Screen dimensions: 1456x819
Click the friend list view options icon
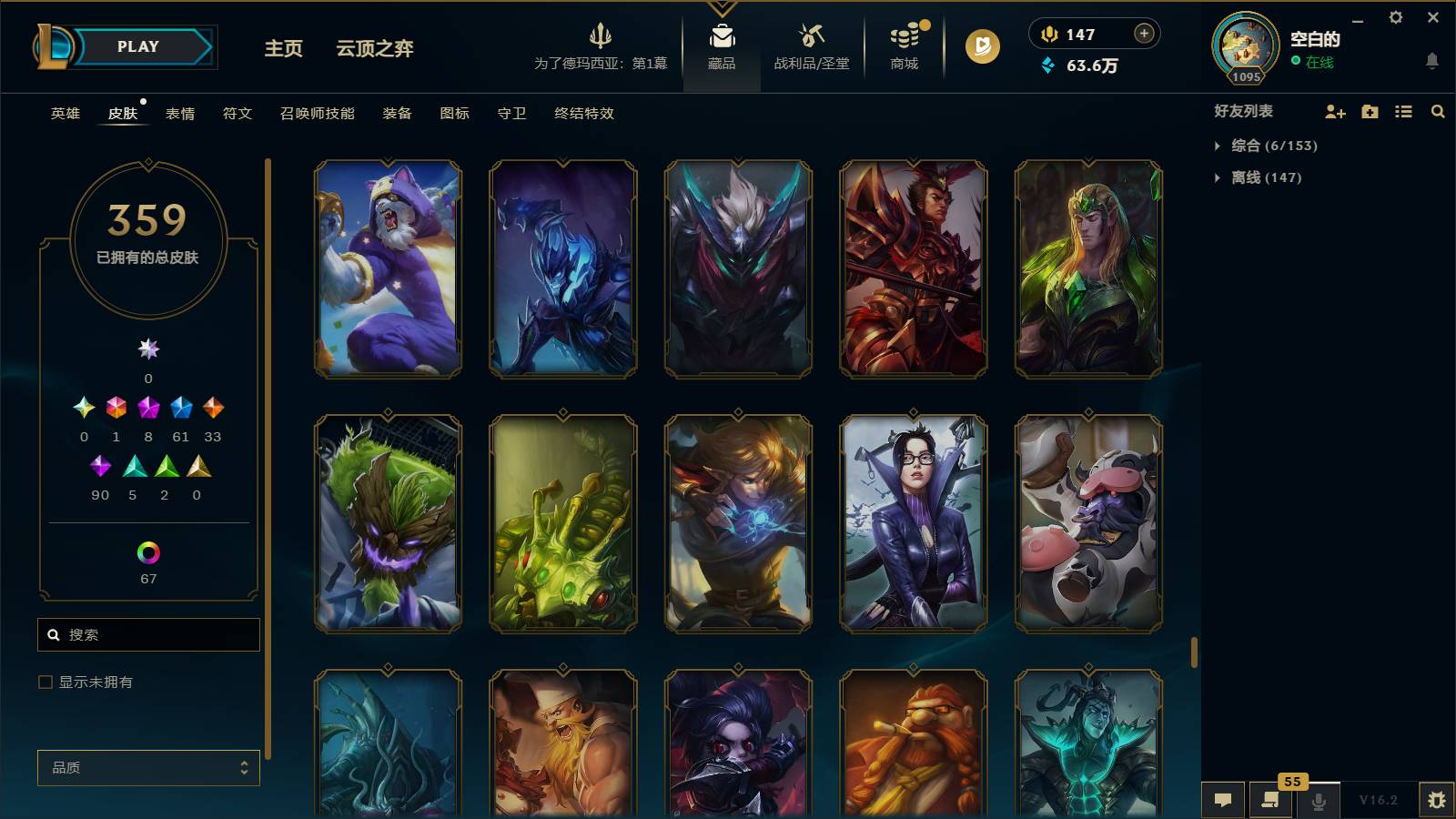point(1402,111)
